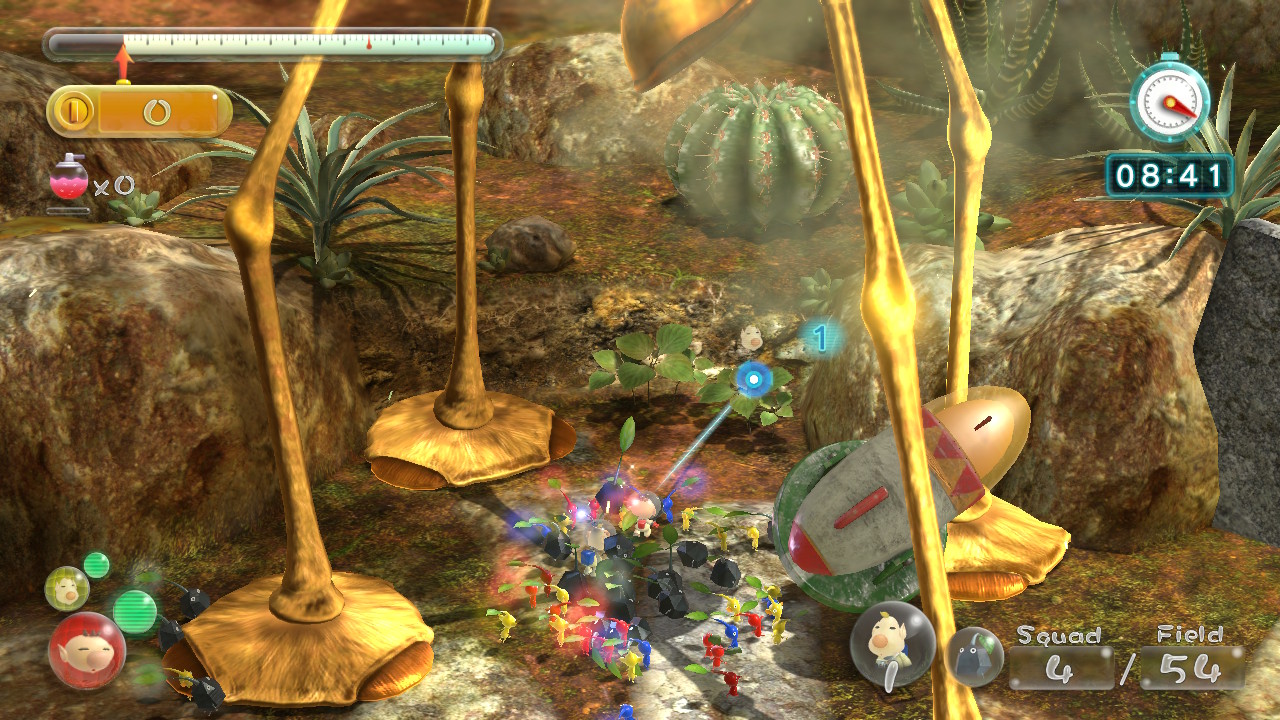This screenshot has width=1280, height=720.
Task: Click the gold coin icon on the treasure gauge
Action: [72, 111]
